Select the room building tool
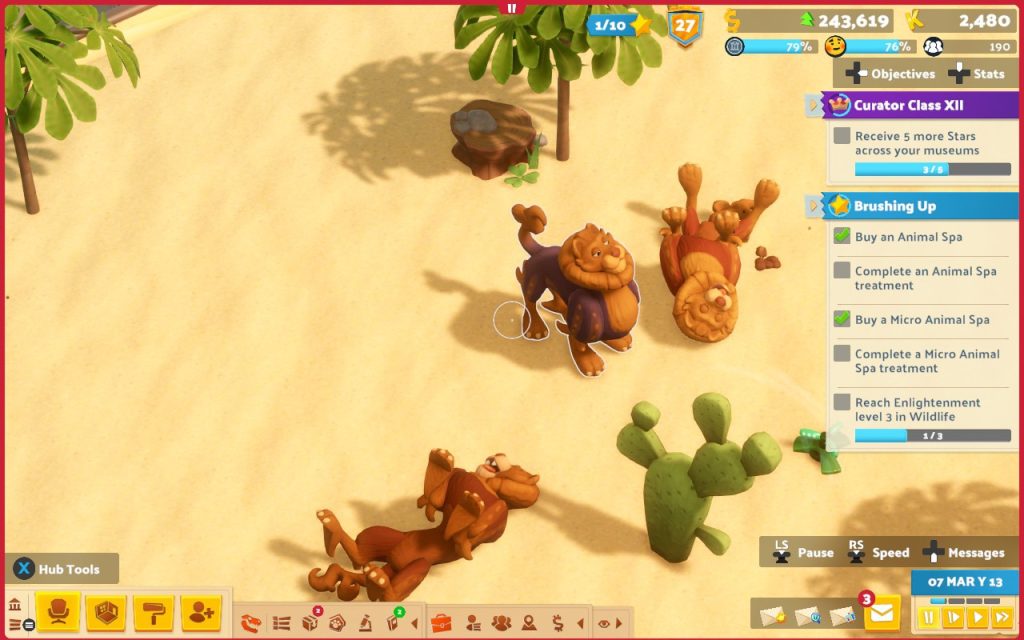1024x640 pixels. tap(105, 612)
